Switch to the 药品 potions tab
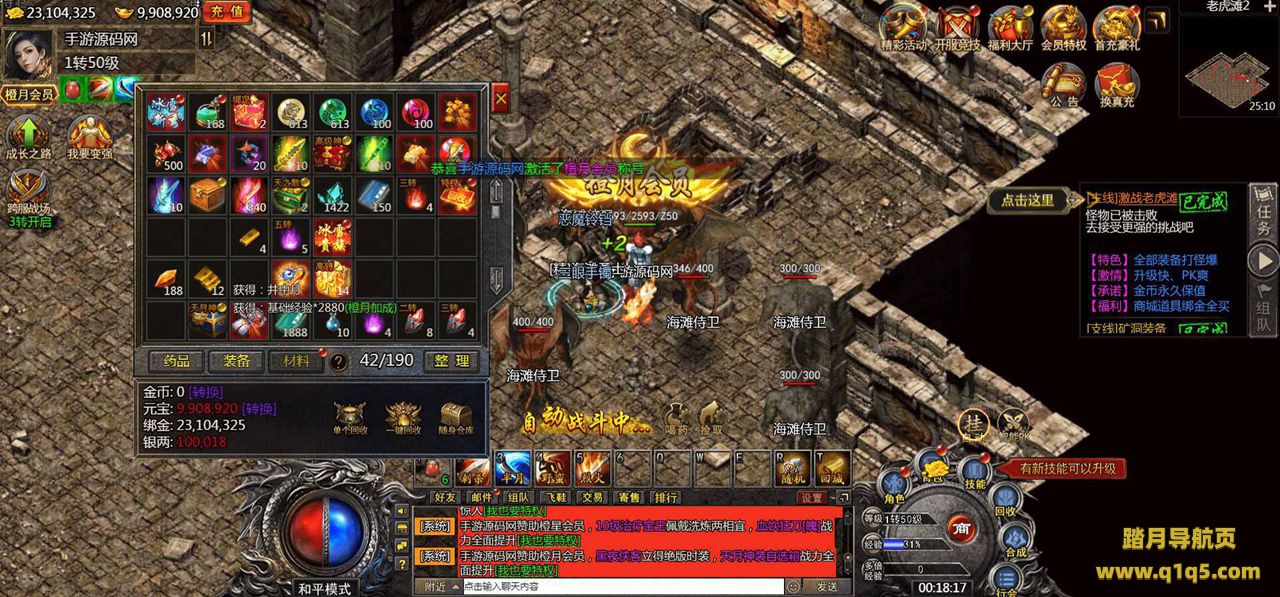This screenshot has width=1280, height=597. (176, 361)
